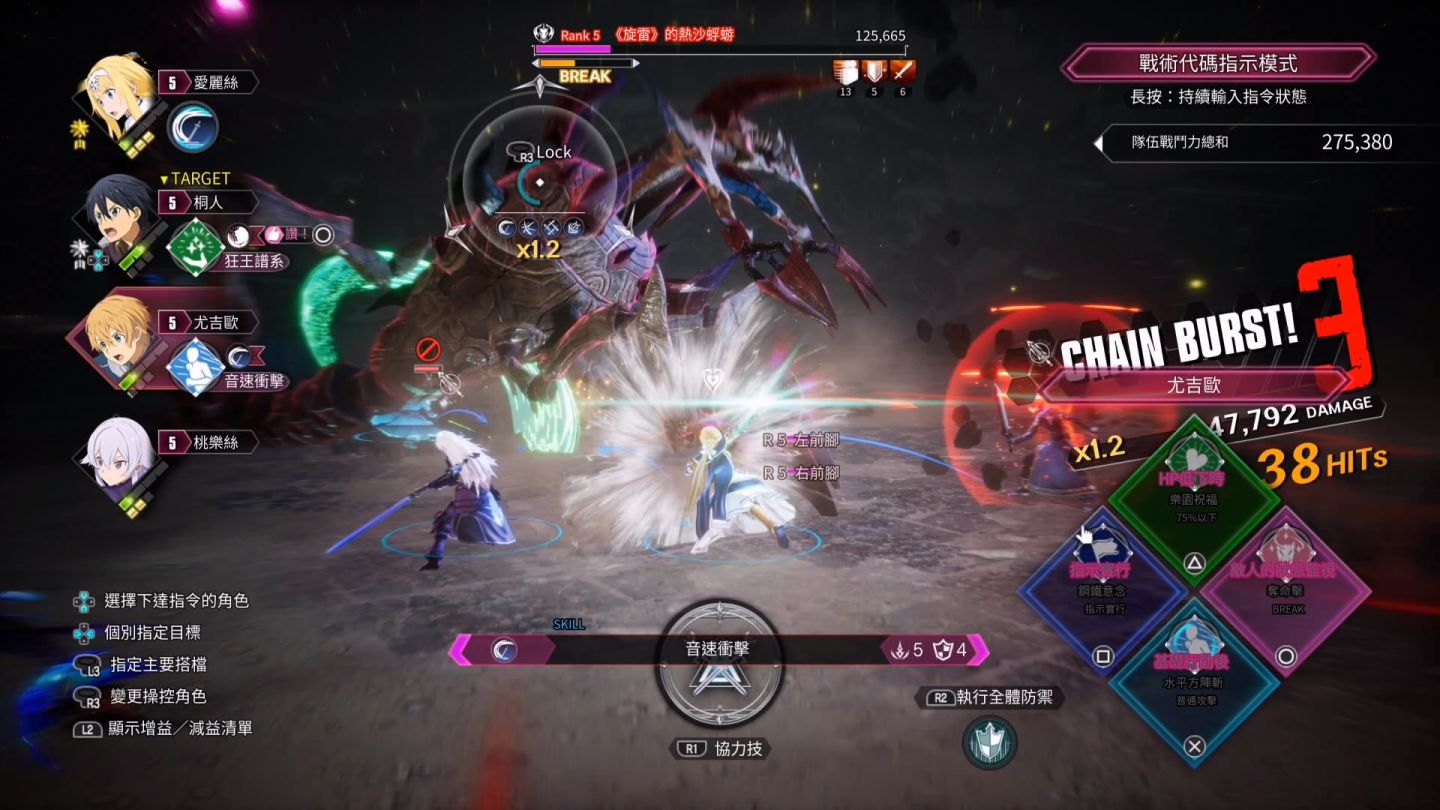This screenshot has height=810, width=1440.
Task: Choose the pink 奪命擊 BREAK tactic diamond
Action: [1286, 585]
